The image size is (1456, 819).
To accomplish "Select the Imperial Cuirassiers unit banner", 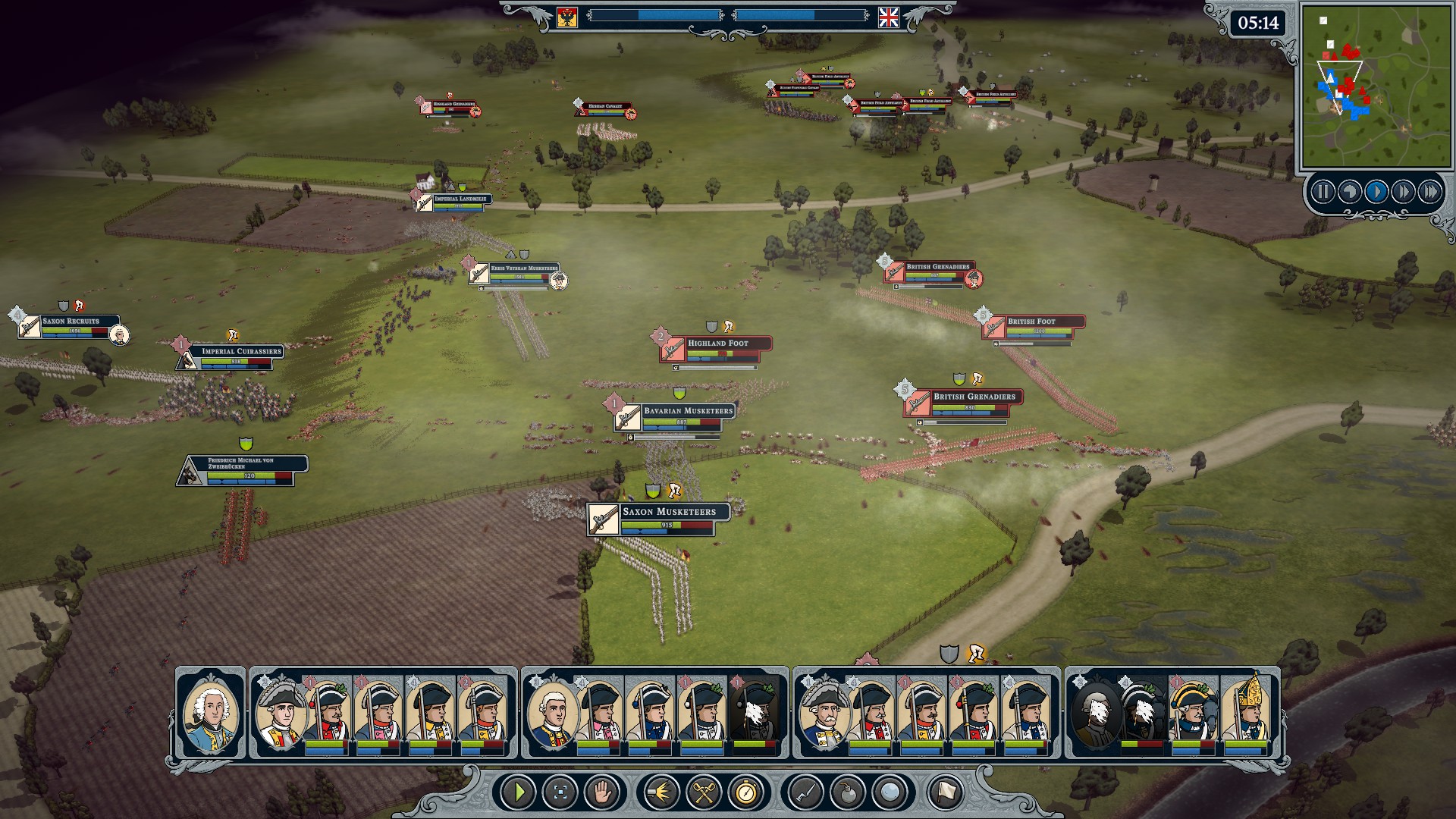I will [240, 352].
